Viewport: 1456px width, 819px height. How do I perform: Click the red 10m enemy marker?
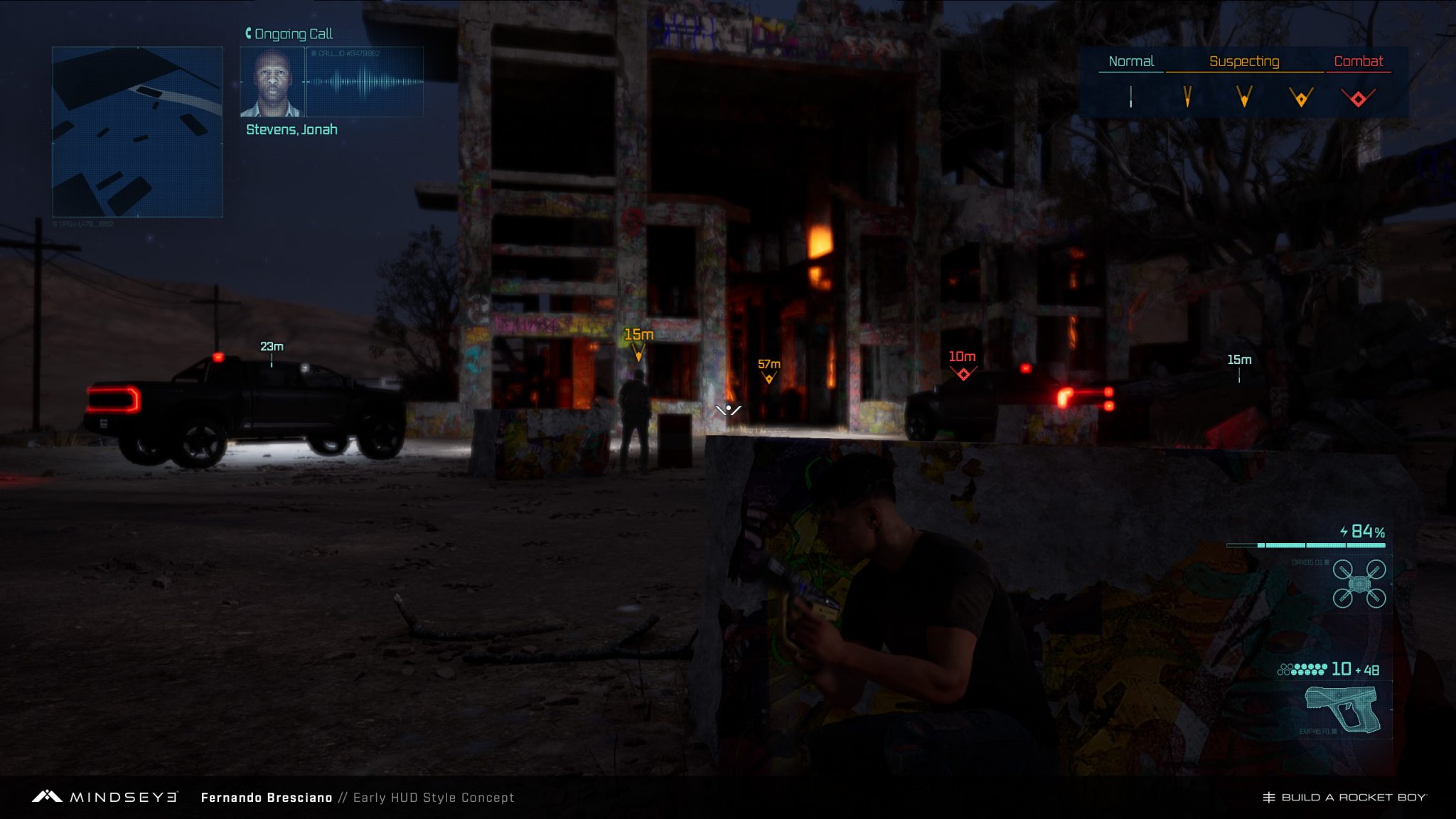[963, 373]
